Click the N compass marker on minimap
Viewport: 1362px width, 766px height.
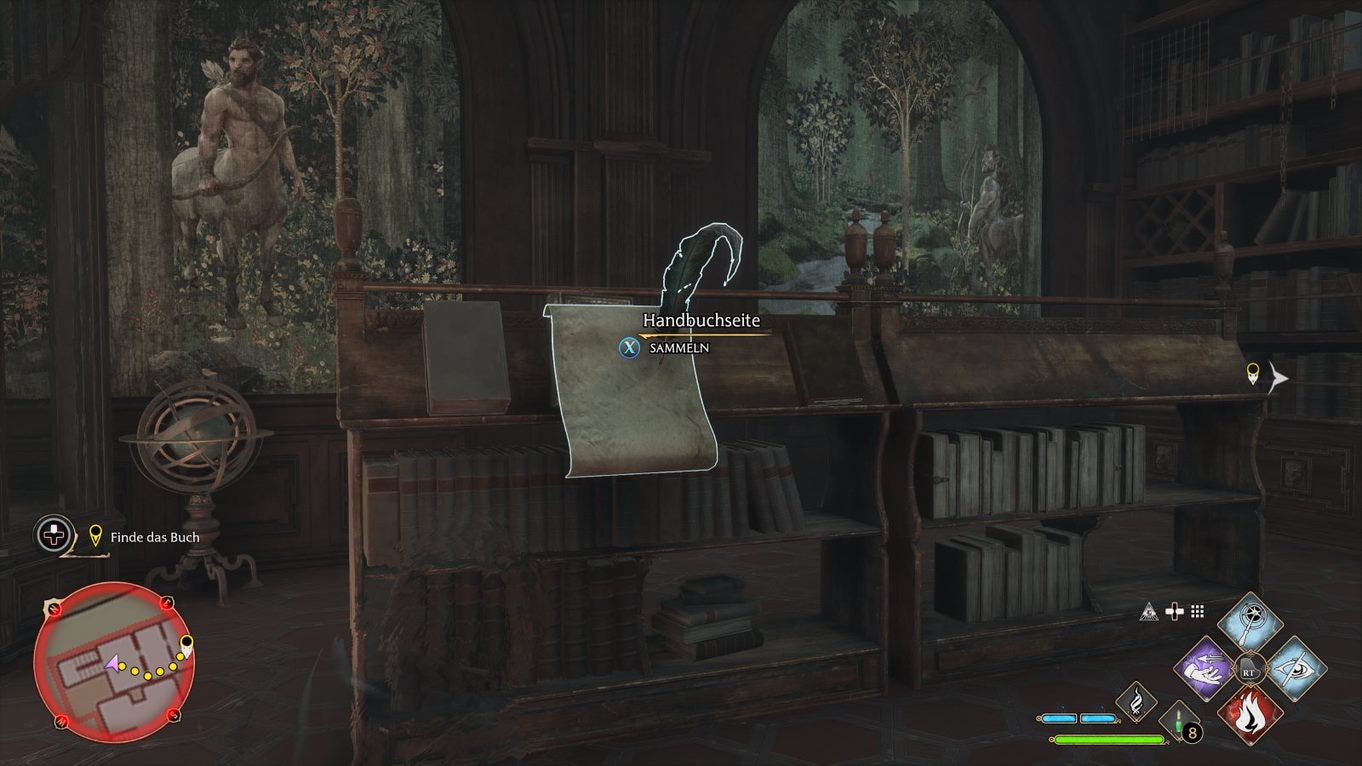54,608
